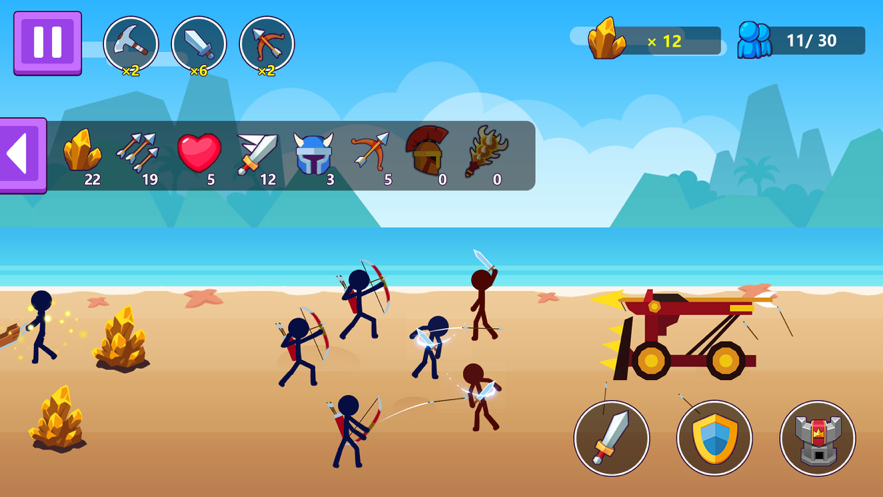
Task: Collapse the upgrade bar with the purple arrow
Action: (x=21, y=155)
